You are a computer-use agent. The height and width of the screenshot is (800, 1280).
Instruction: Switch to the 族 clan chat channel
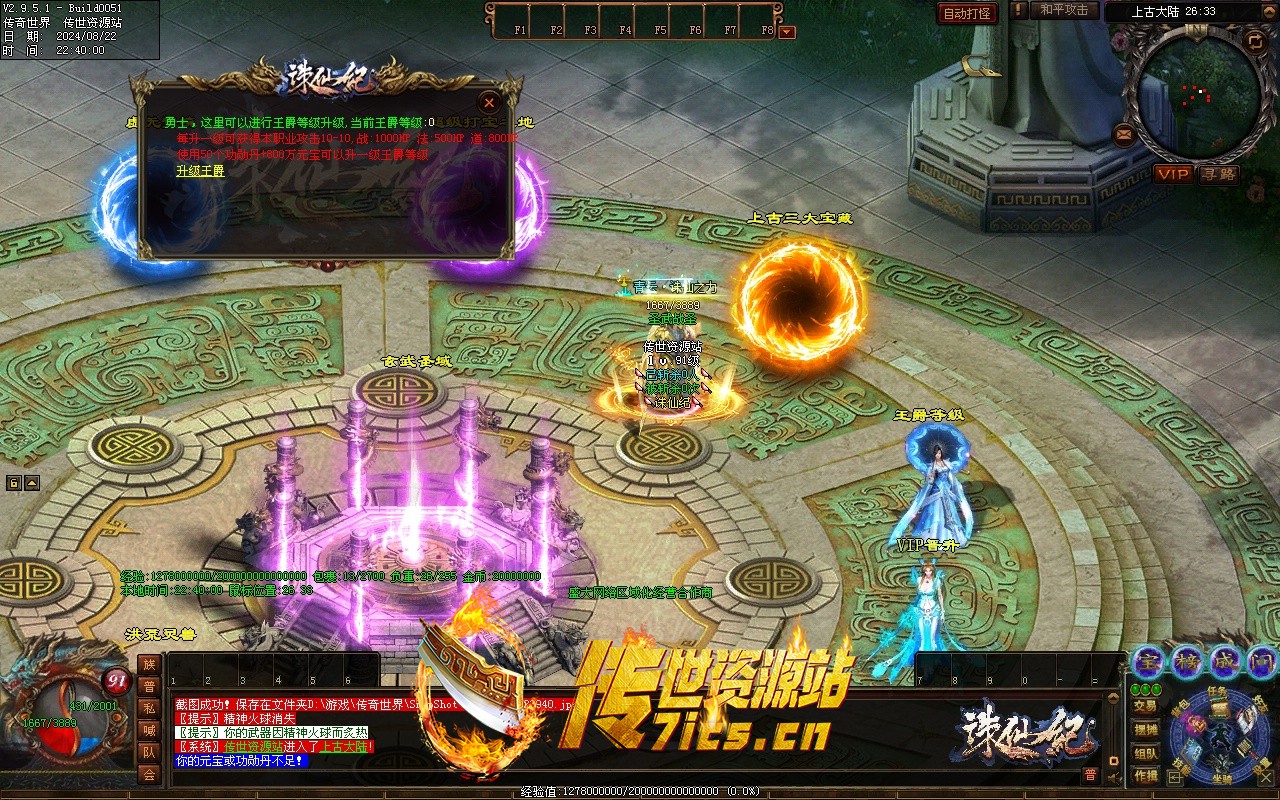pos(149,664)
